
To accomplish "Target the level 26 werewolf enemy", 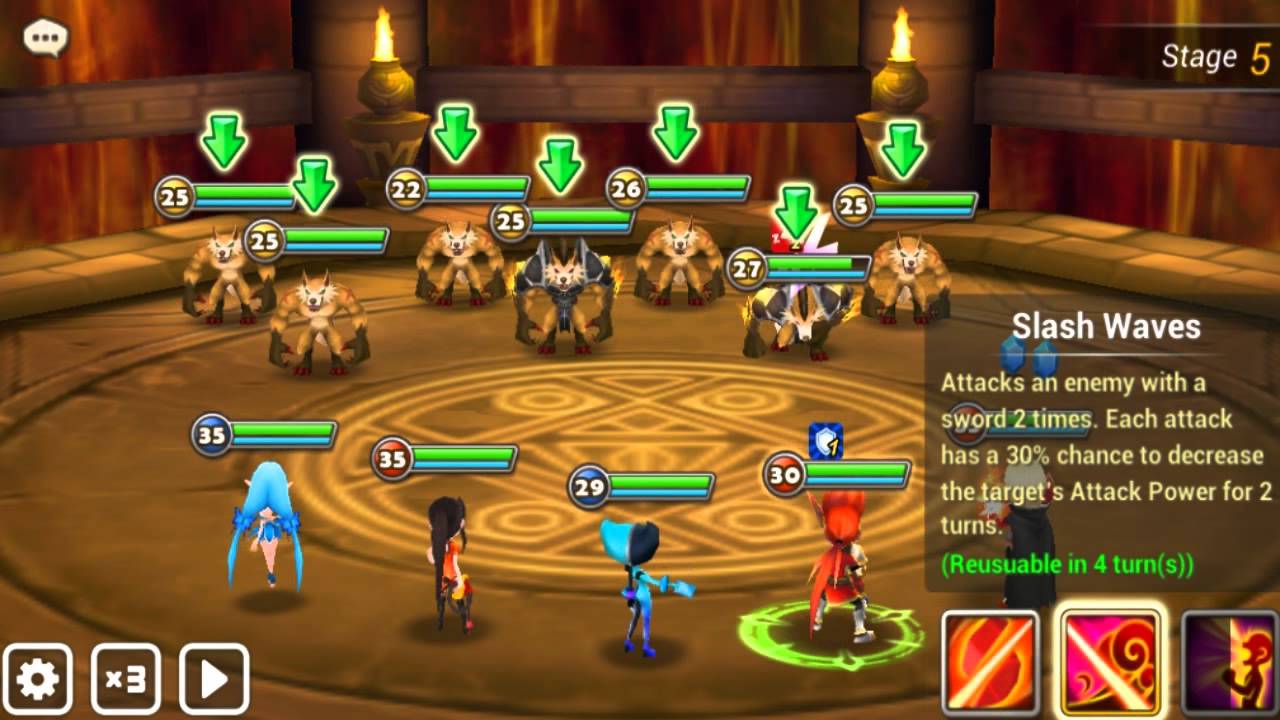I will [x=680, y=260].
